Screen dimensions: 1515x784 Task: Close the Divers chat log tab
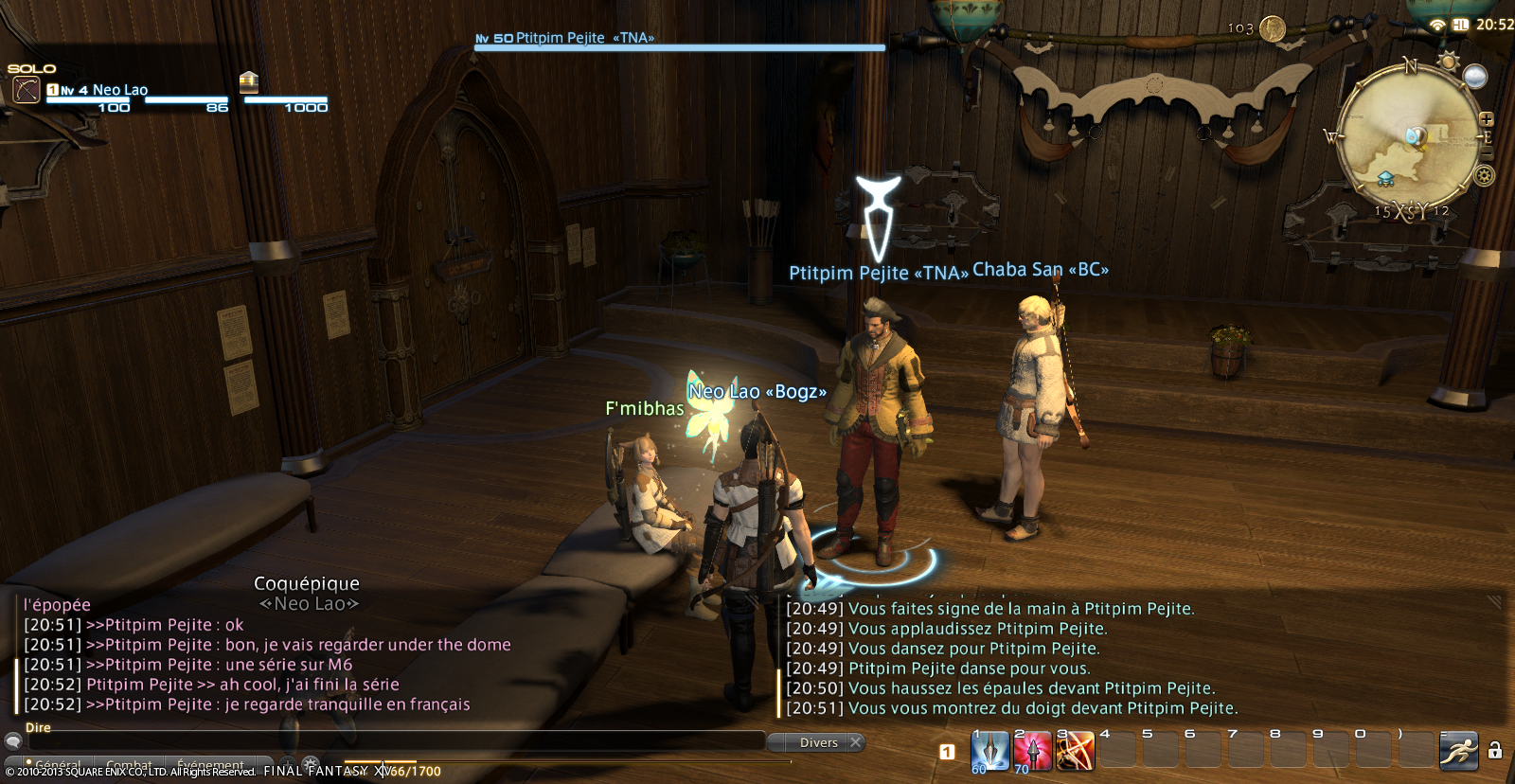[x=856, y=742]
